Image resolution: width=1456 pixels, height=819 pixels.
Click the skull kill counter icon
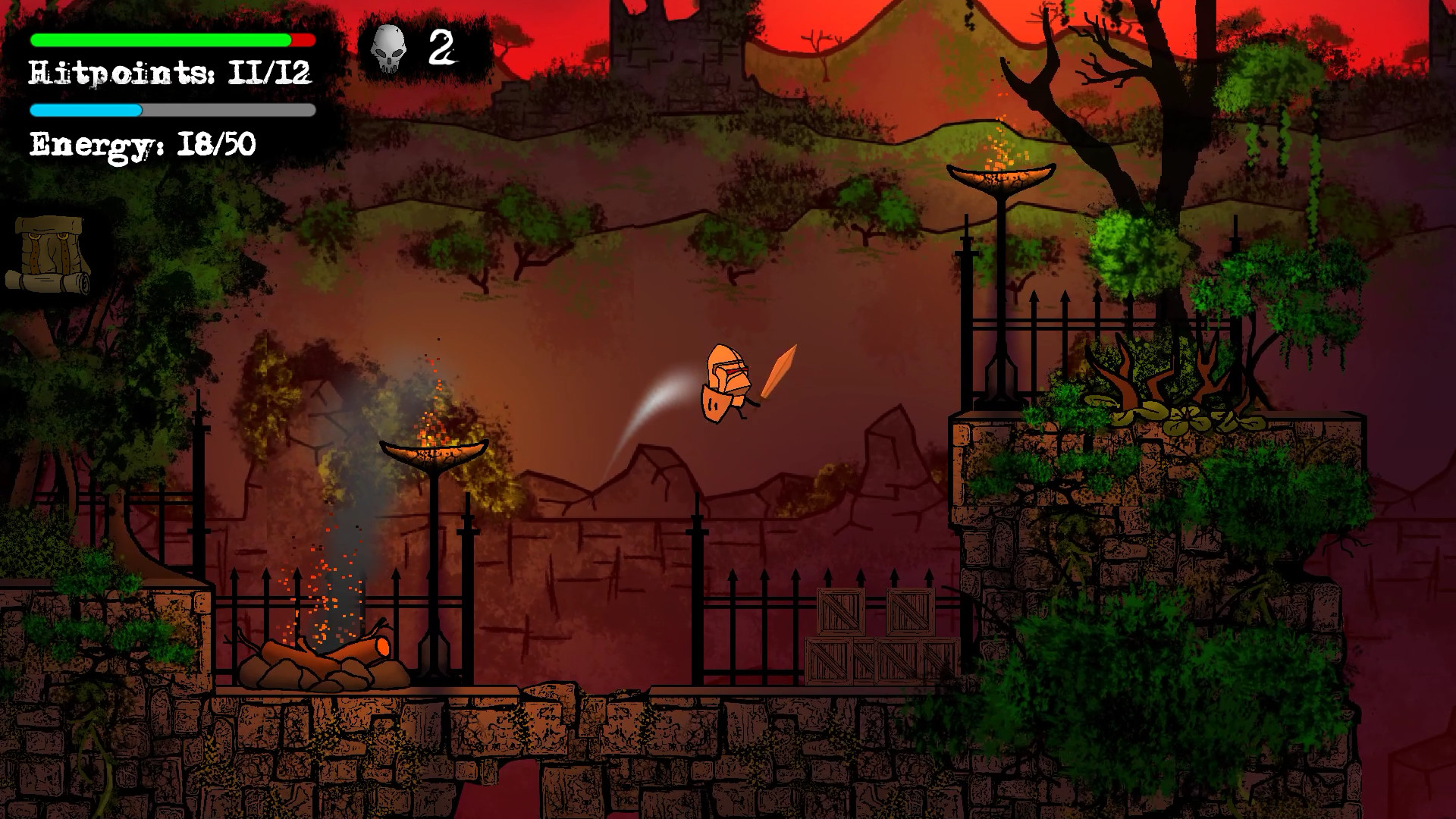coord(388,47)
